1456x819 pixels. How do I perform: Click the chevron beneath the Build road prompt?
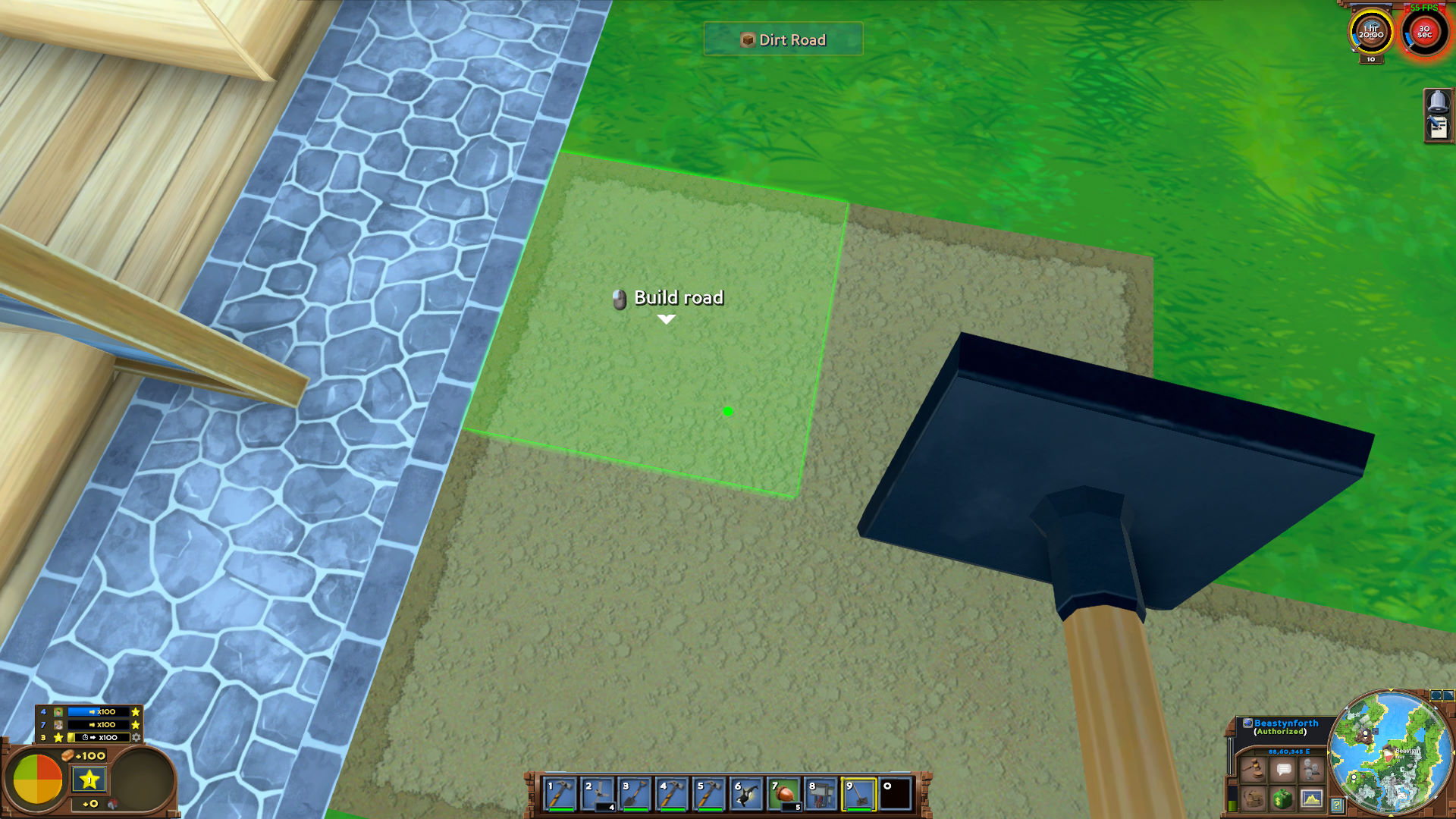pyautogui.click(x=667, y=319)
